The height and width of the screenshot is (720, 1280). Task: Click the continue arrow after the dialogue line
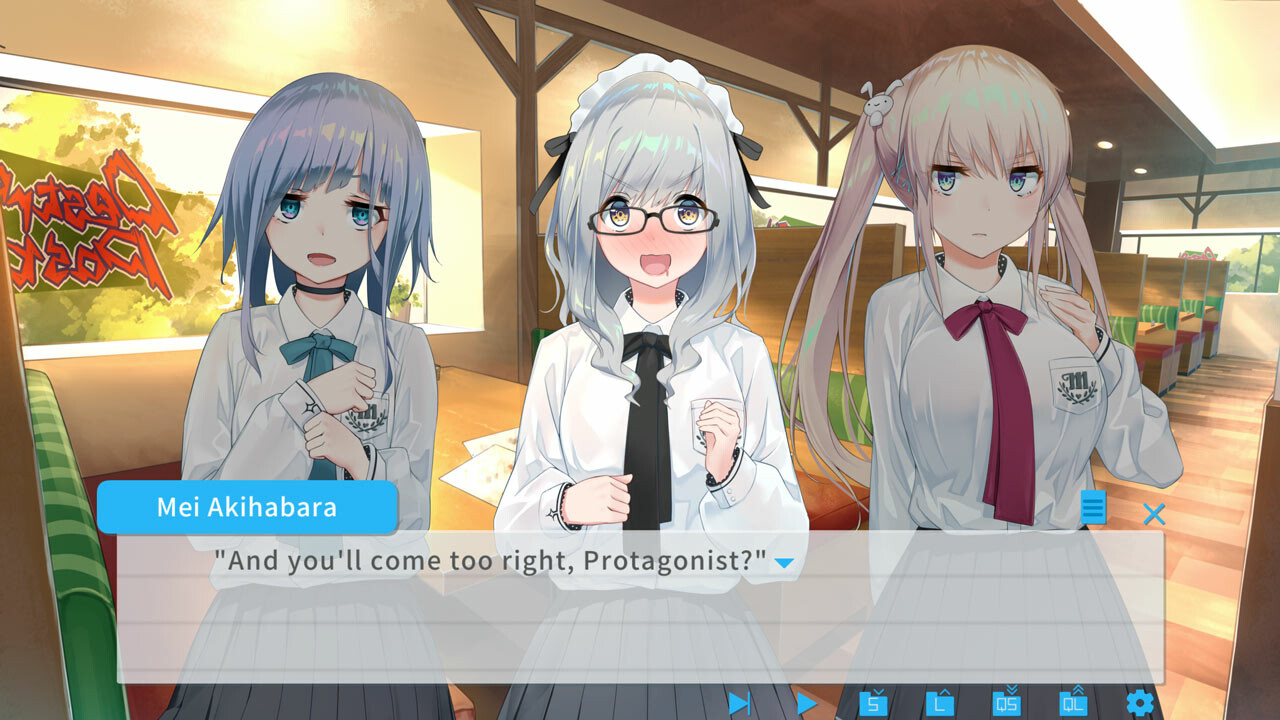tap(785, 564)
